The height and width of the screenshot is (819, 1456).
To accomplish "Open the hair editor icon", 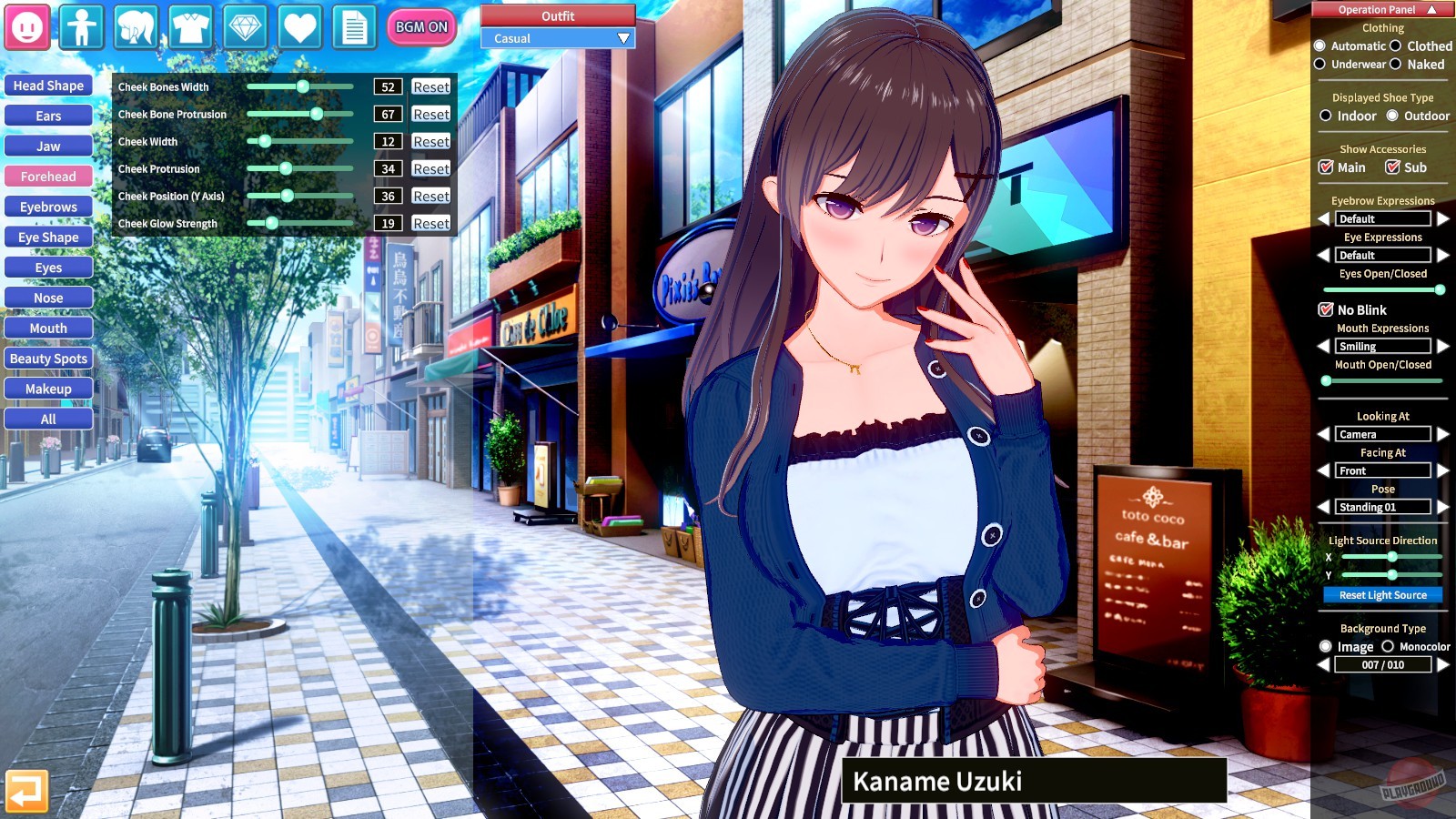I will pos(136,27).
